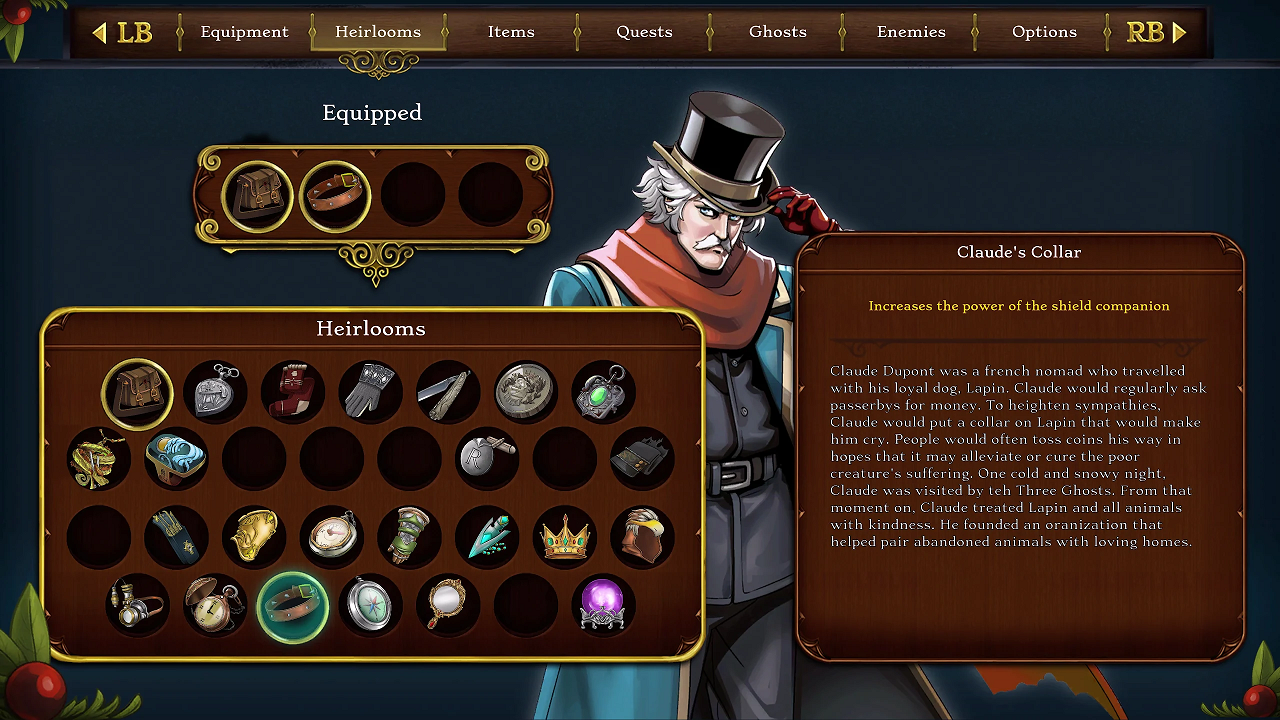The width and height of the screenshot is (1280, 720).
Task: Go to the Ghosts tab
Action: 777,32
